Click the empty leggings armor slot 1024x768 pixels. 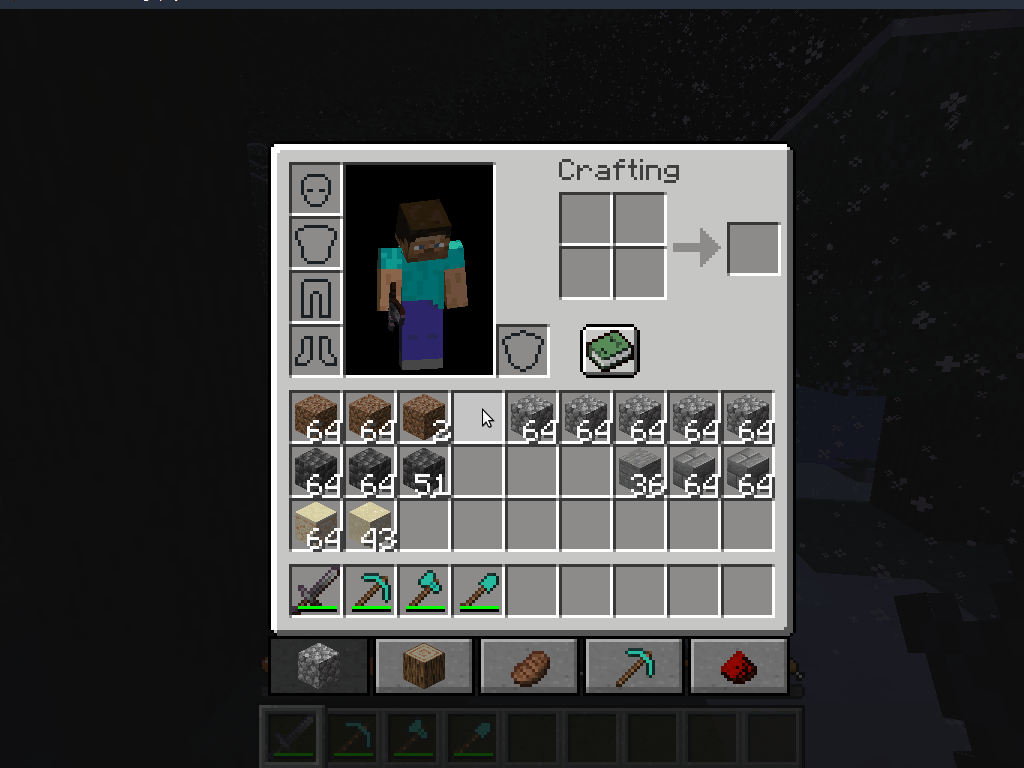tap(316, 297)
